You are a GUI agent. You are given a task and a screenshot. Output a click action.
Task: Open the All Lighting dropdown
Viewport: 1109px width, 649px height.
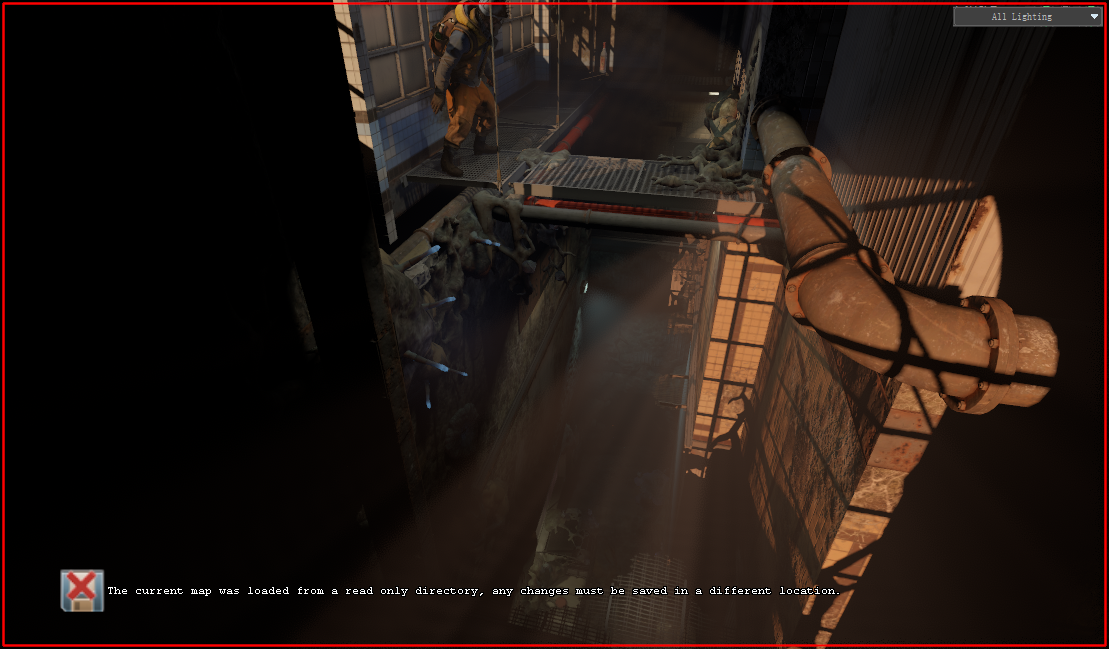pyautogui.click(x=1027, y=16)
